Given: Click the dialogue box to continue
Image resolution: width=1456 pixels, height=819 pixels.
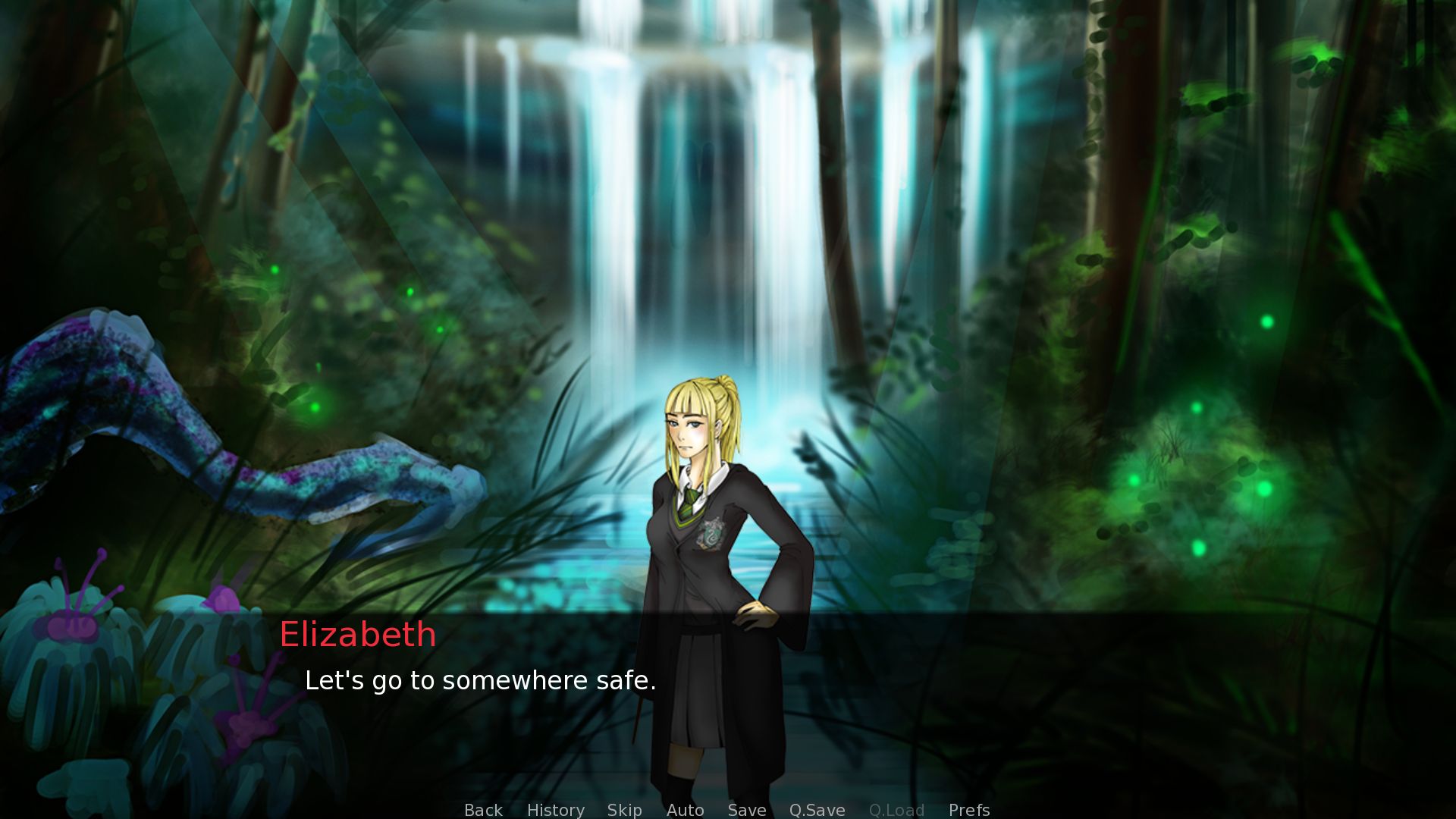Looking at the screenshot, I should [x=986, y=698].
